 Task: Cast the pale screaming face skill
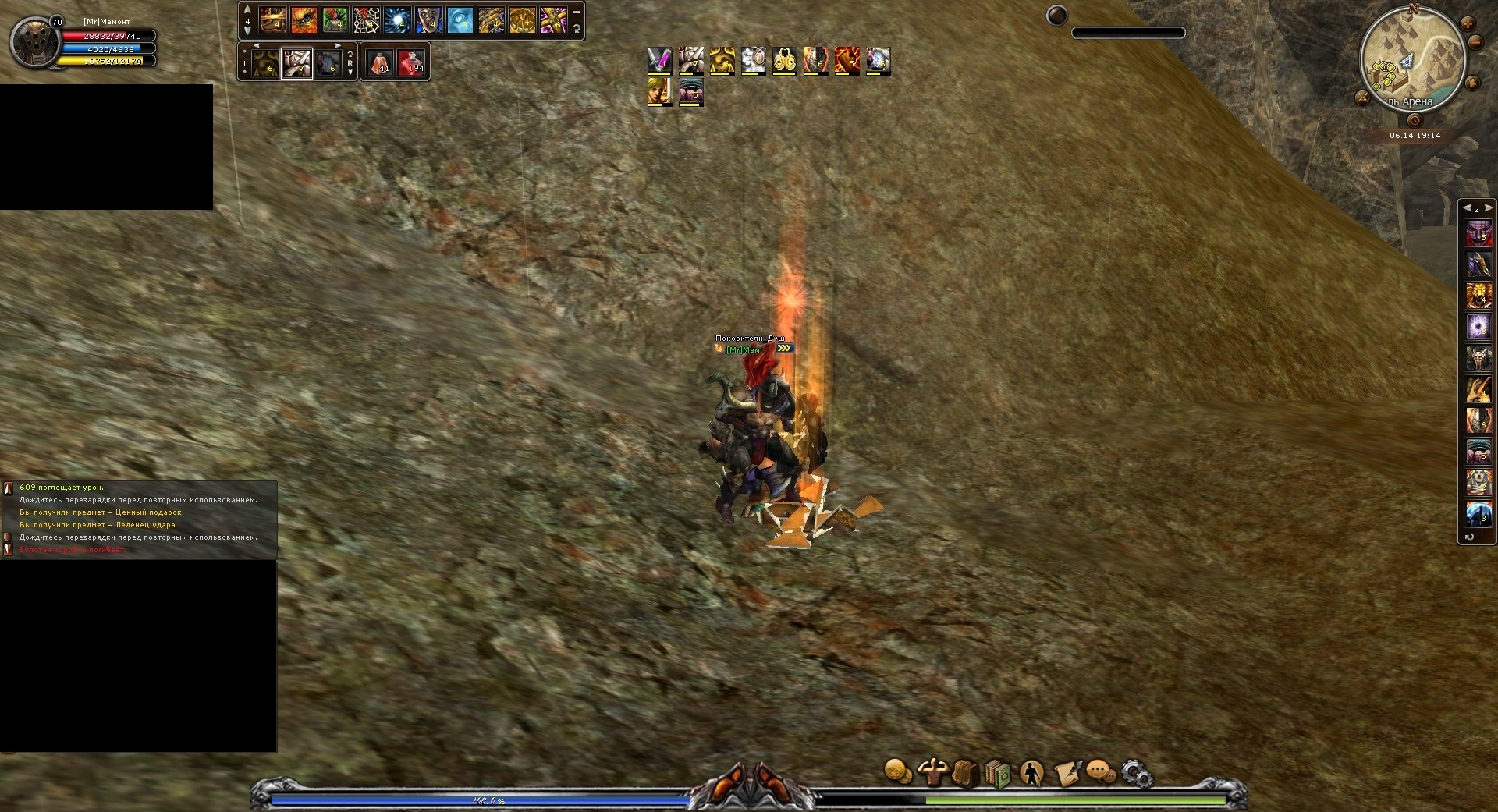coord(428,20)
